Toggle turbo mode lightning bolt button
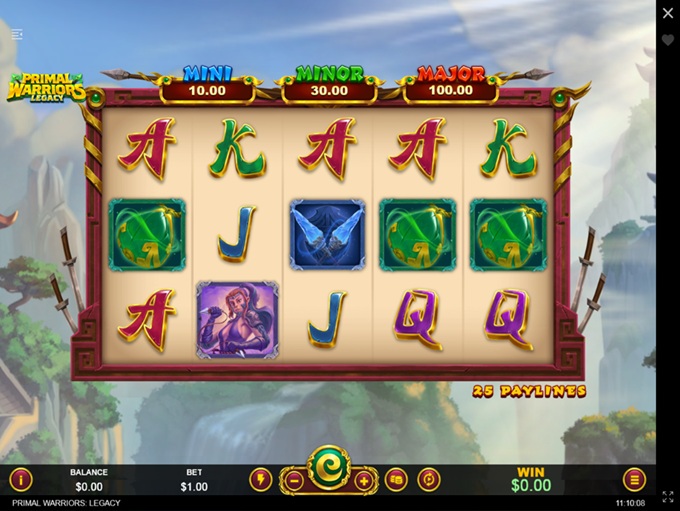680x511 pixels. tap(260, 479)
